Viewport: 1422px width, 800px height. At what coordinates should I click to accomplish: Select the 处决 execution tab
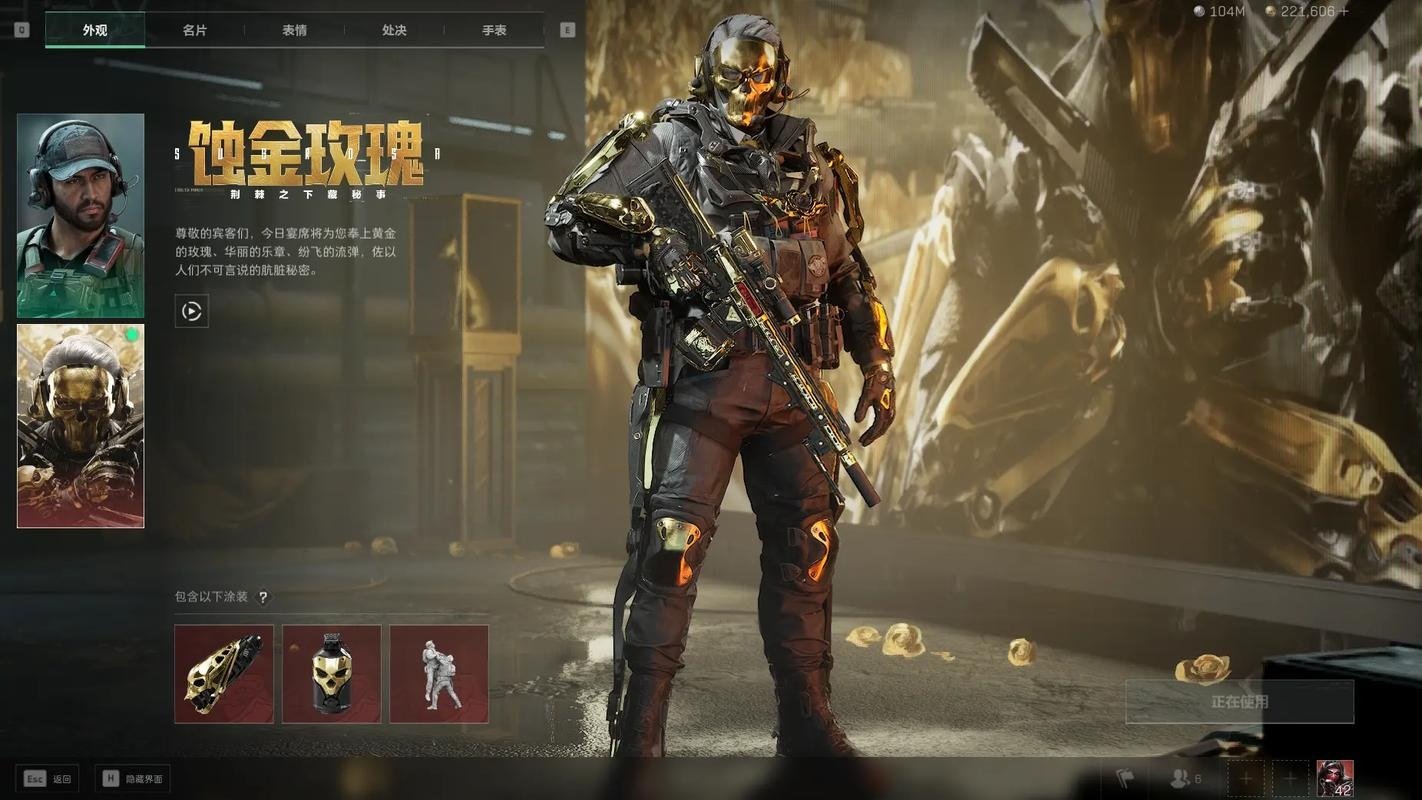point(394,30)
